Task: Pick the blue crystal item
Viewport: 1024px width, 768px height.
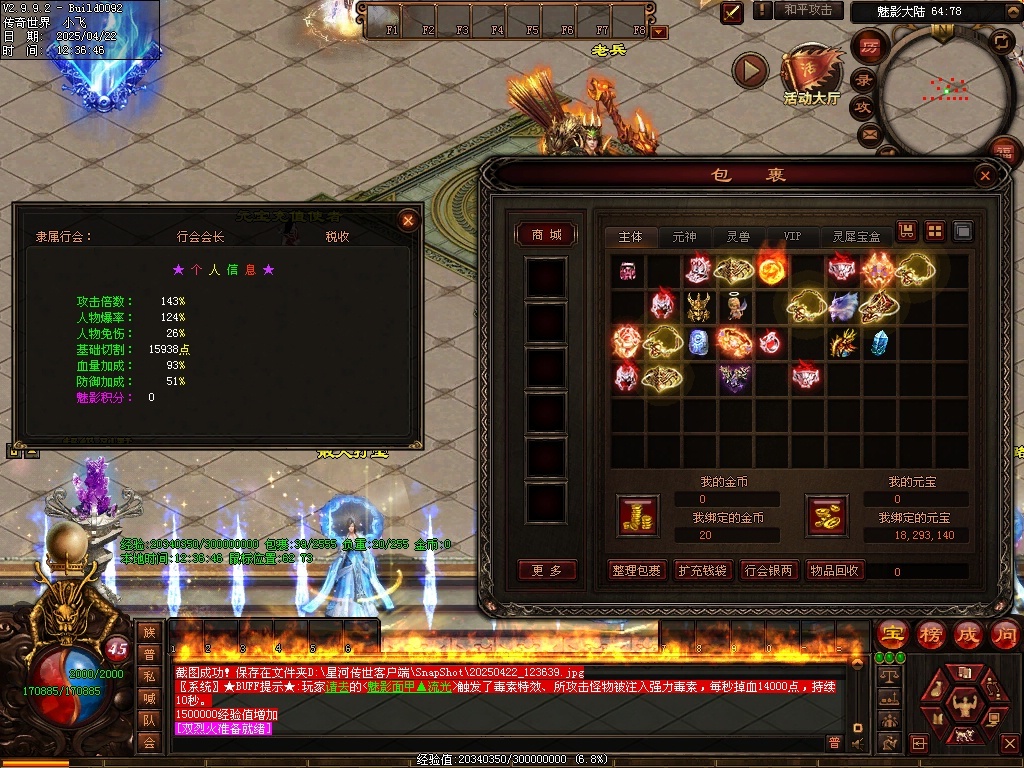Action: (x=879, y=343)
